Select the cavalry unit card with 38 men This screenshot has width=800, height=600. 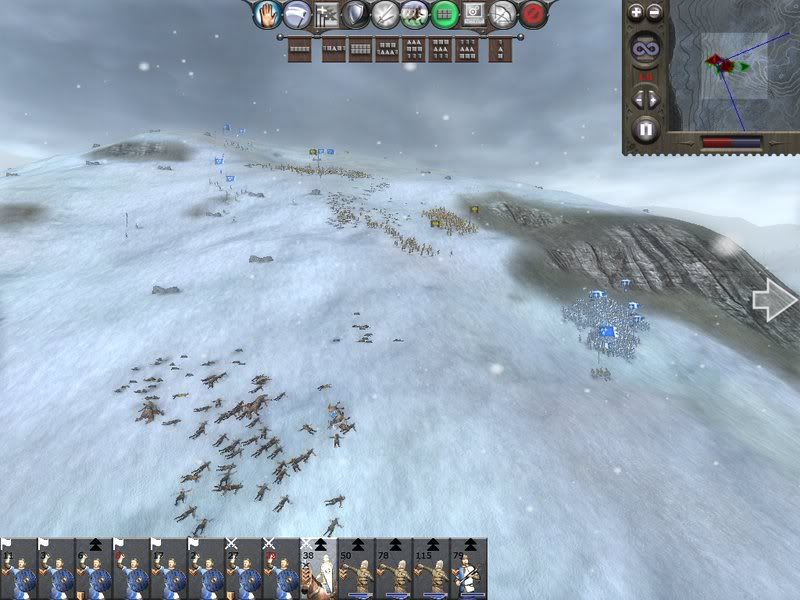point(320,569)
